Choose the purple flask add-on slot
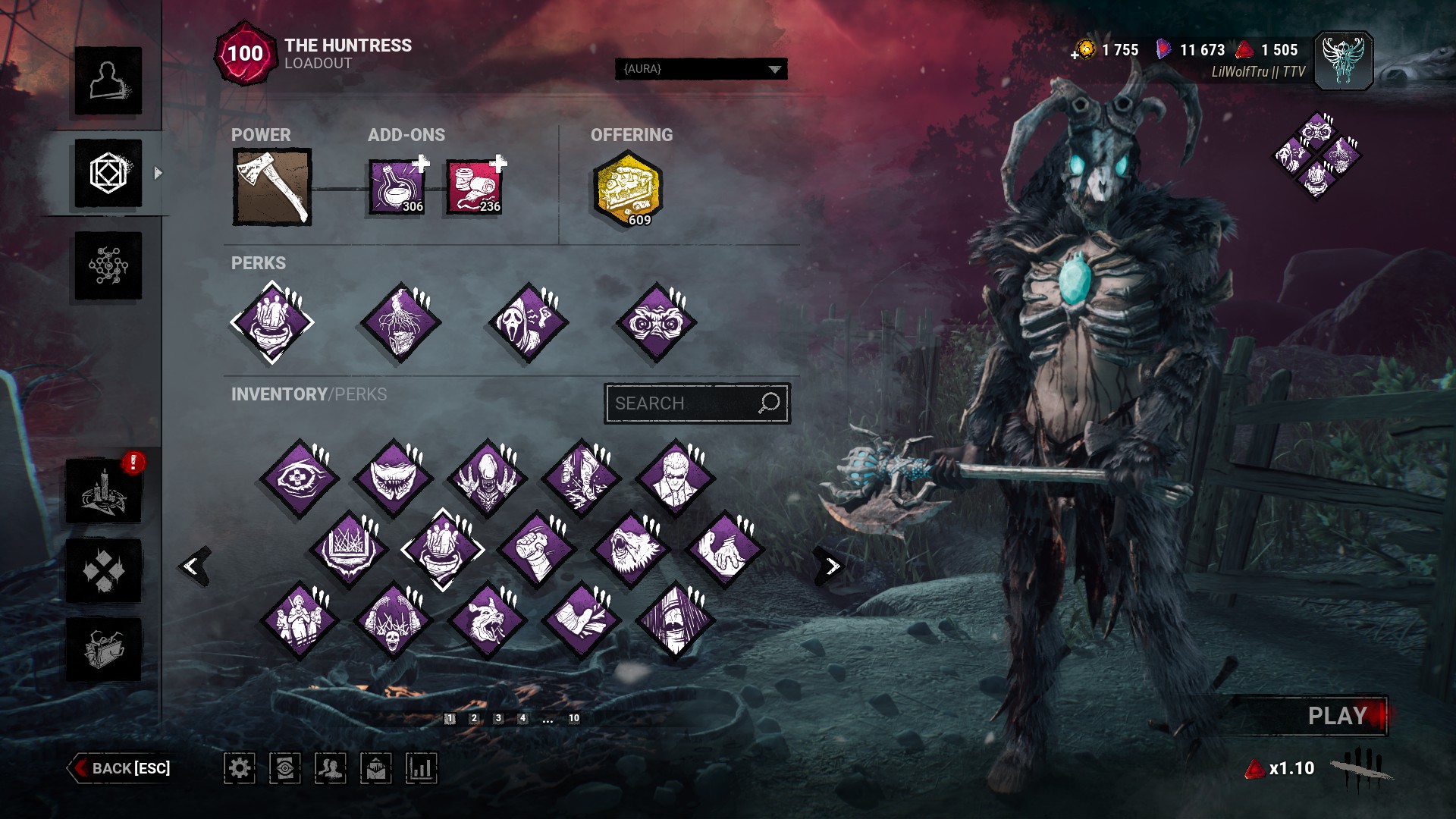Screen dimensions: 1456x819 click(x=396, y=187)
